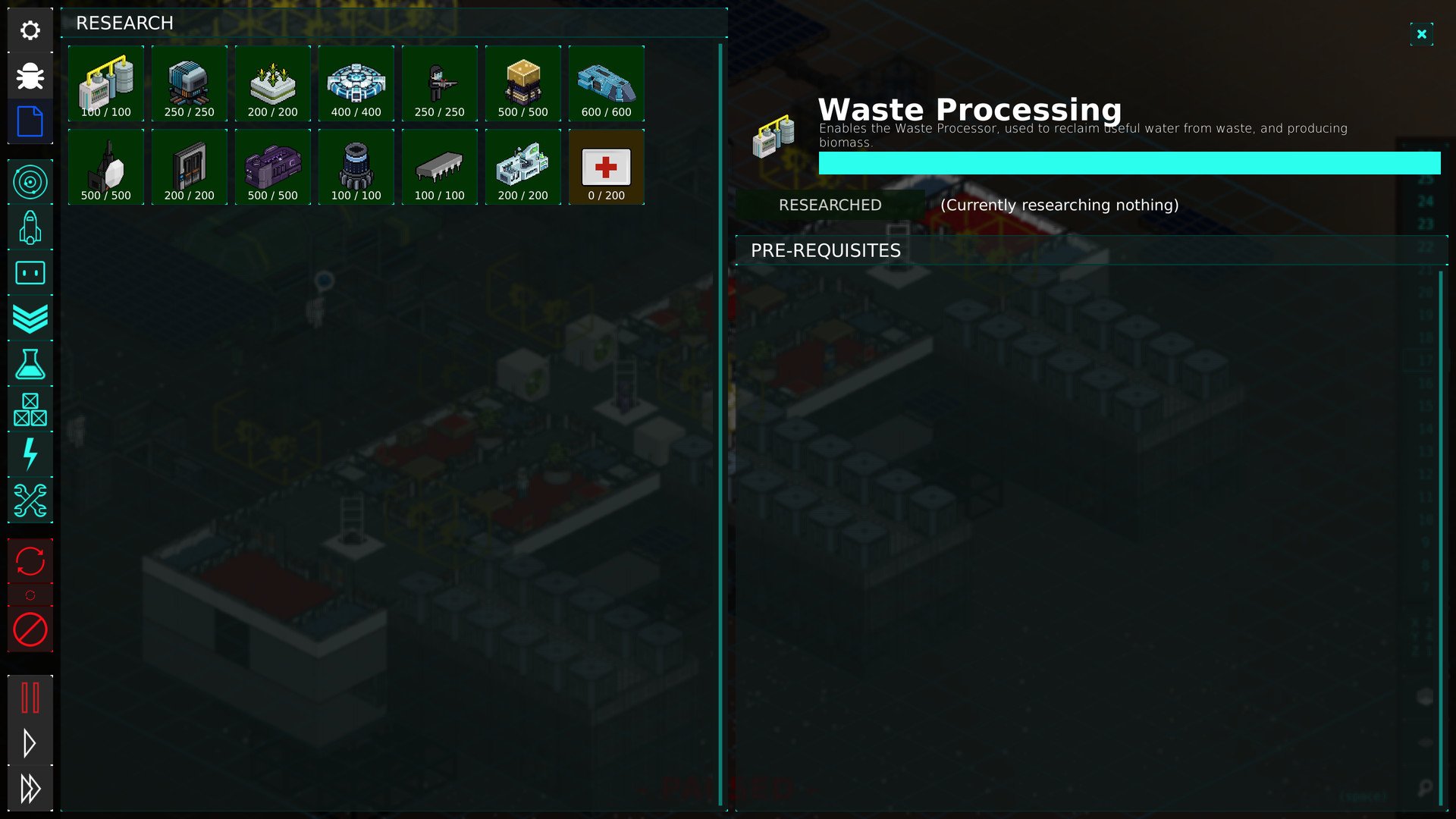Viewport: 1456px width, 819px height.
Task: Open the rocket ship panel
Action: 30,227
